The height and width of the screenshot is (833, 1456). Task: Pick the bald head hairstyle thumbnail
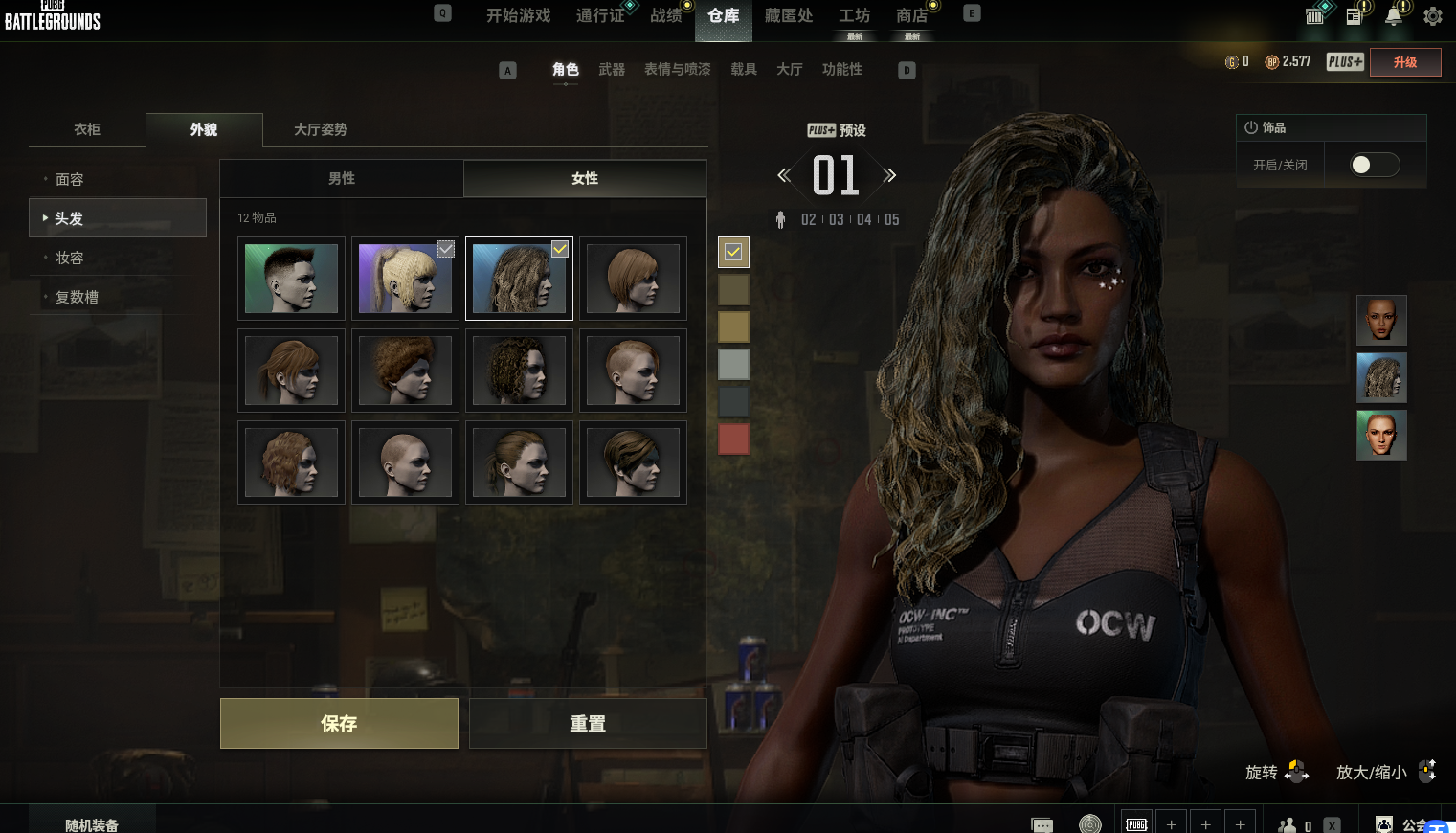tap(405, 462)
